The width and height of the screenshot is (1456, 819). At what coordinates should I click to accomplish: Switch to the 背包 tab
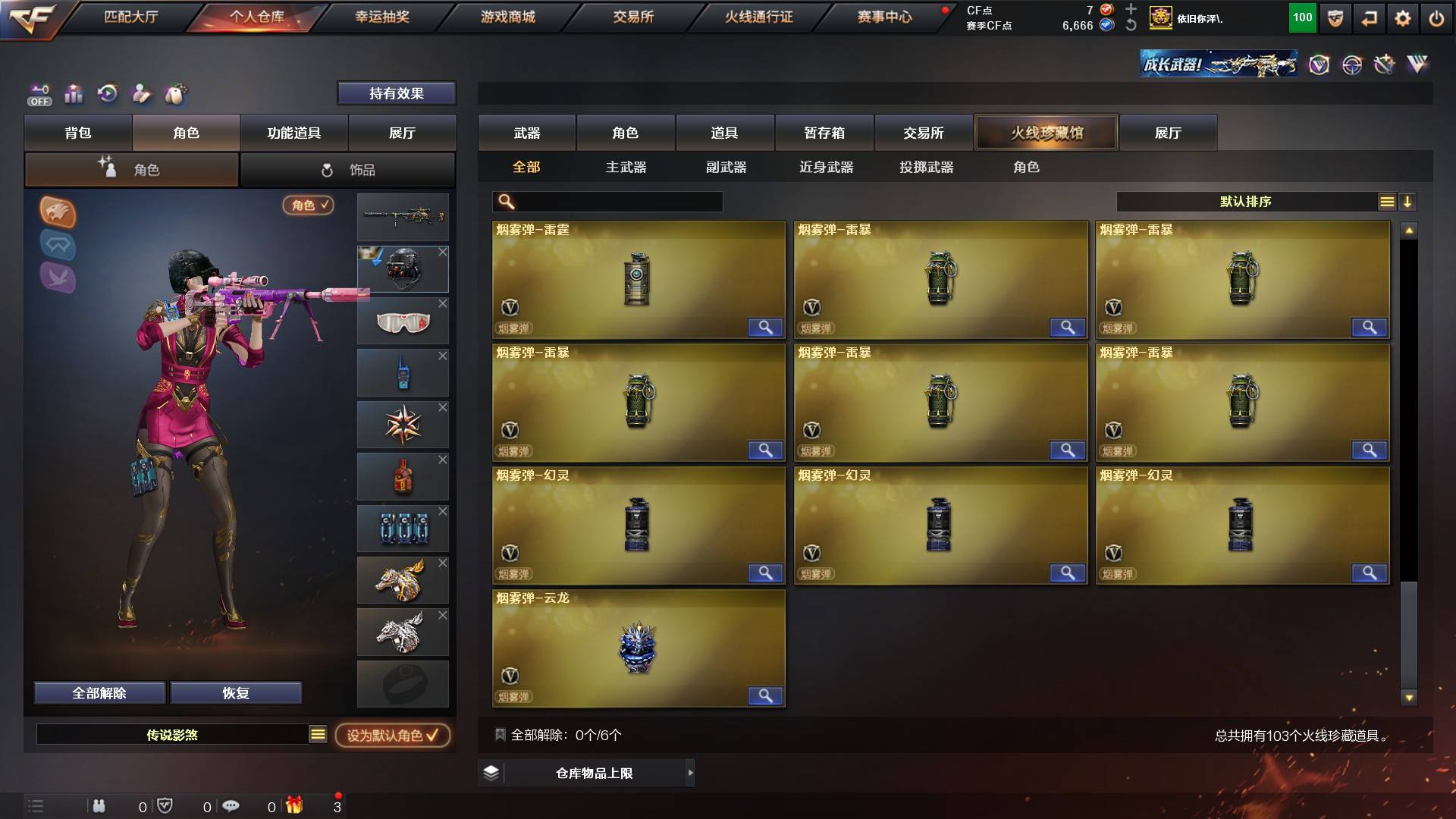click(78, 133)
